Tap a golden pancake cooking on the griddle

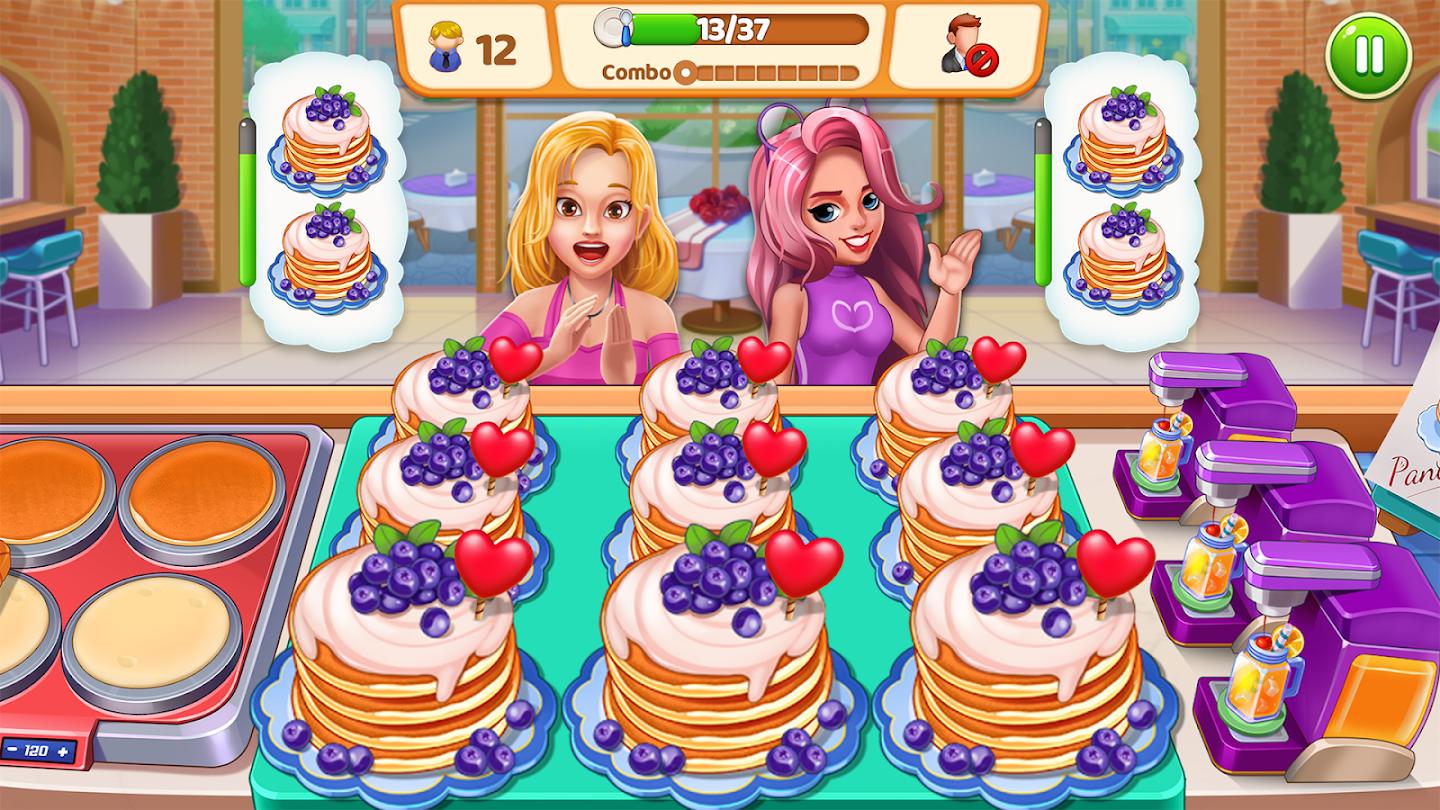pos(200,490)
